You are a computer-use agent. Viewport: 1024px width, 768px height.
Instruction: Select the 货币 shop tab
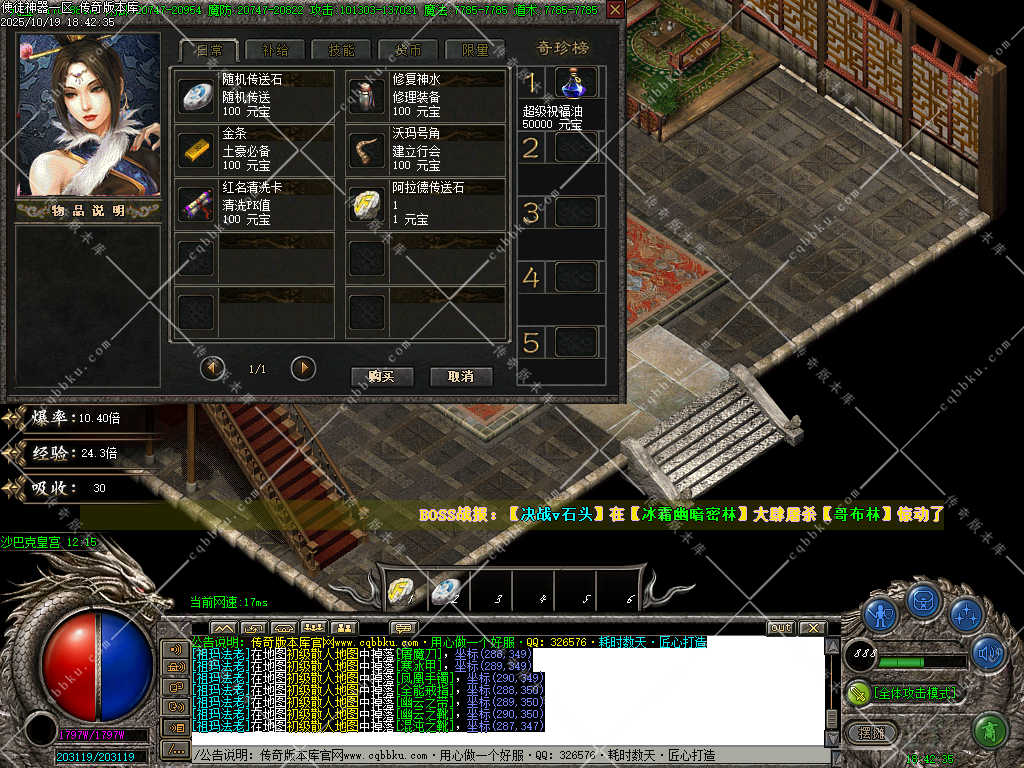tap(408, 50)
